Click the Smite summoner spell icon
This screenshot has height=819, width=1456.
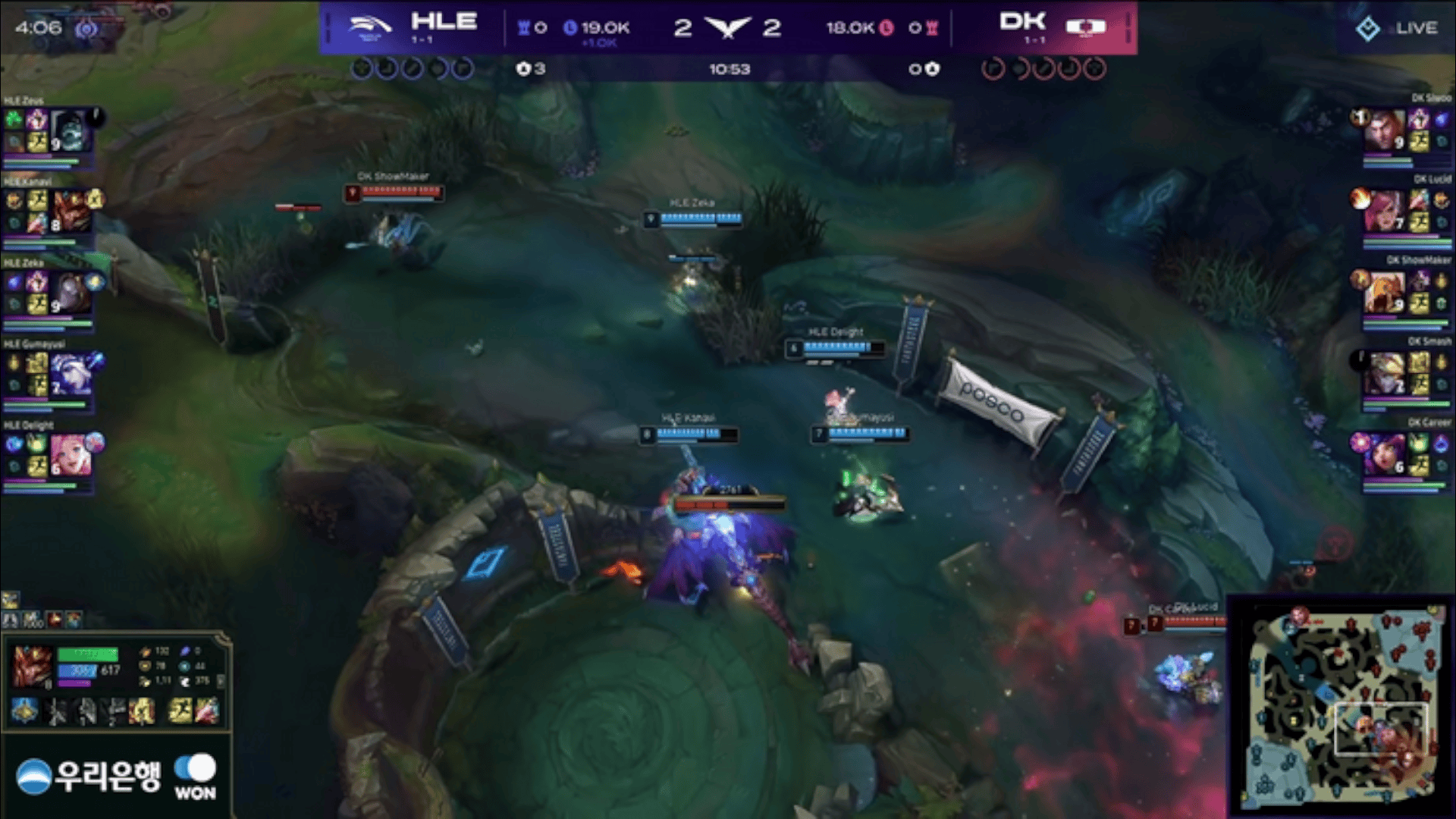207,711
